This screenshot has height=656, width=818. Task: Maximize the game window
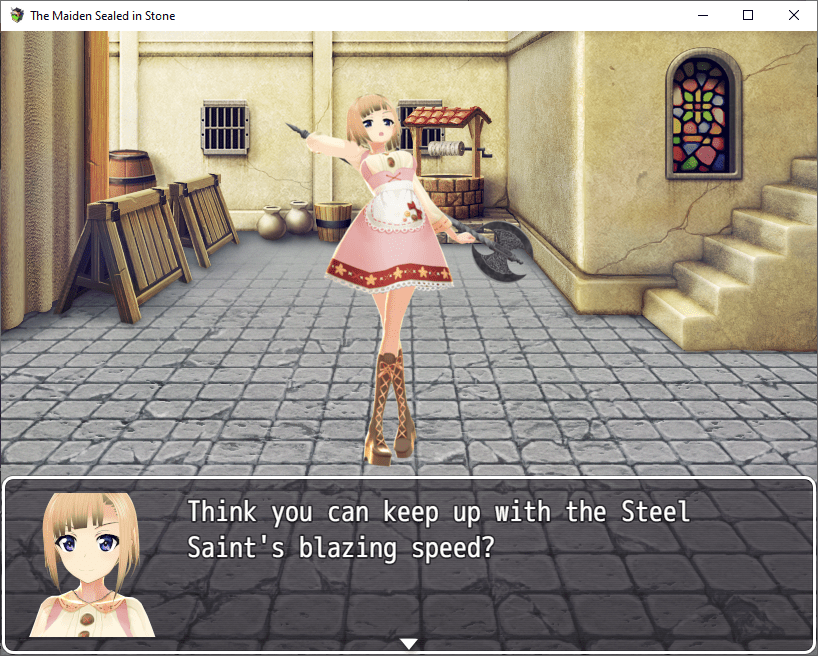[x=748, y=15]
